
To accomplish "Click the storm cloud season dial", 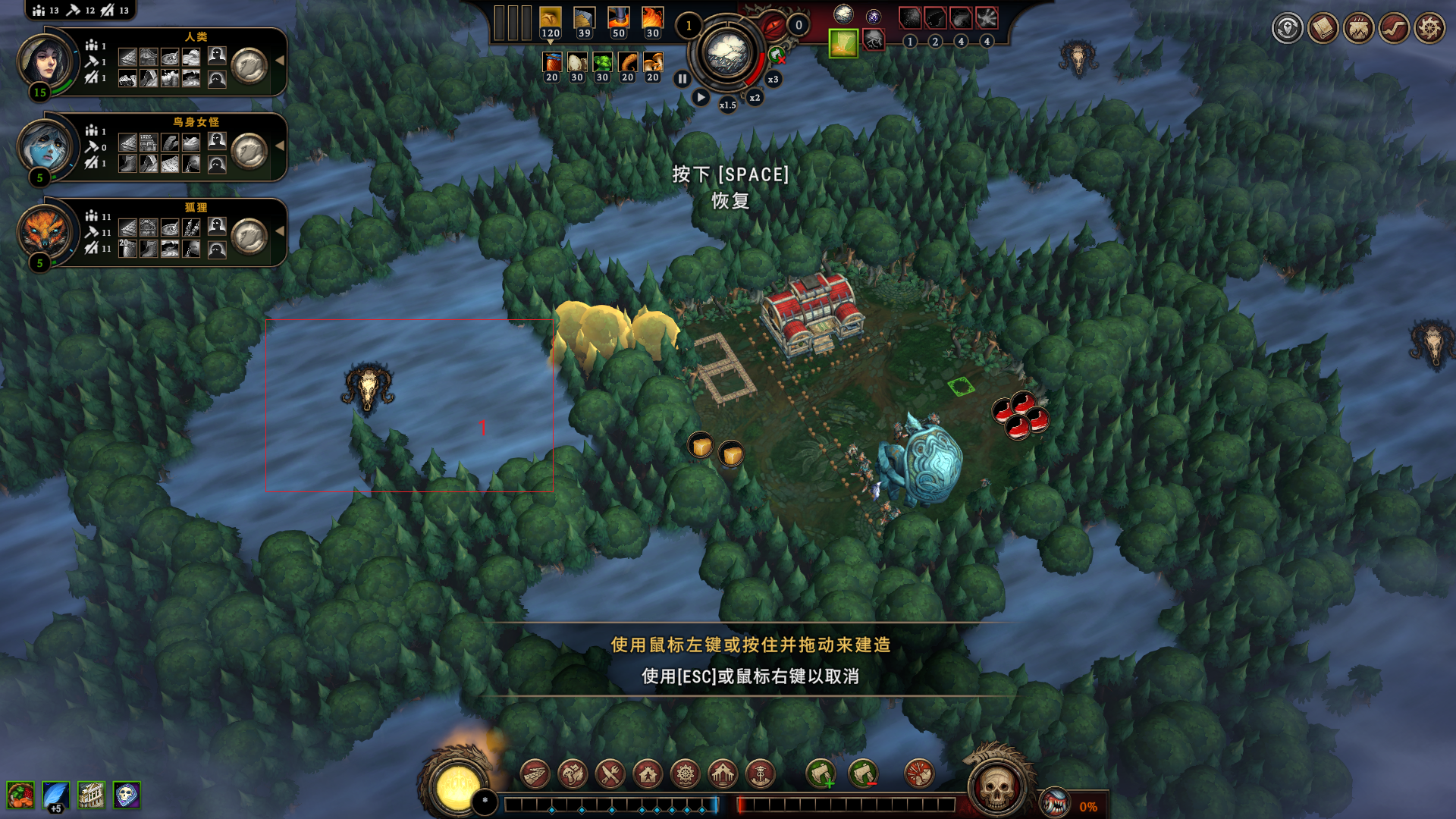I will point(726,53).
